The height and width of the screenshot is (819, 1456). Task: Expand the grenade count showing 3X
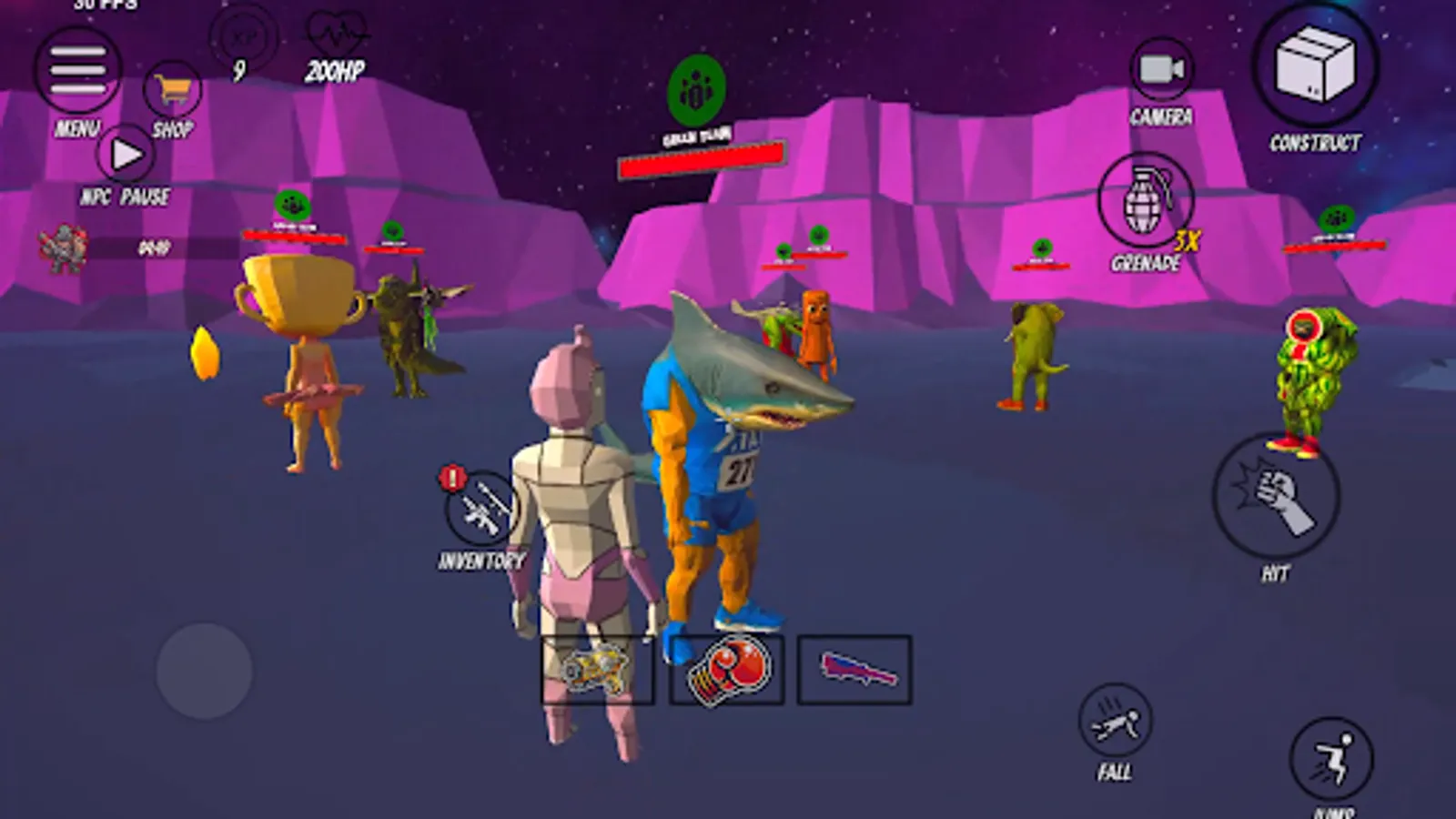pos(1188,238)
